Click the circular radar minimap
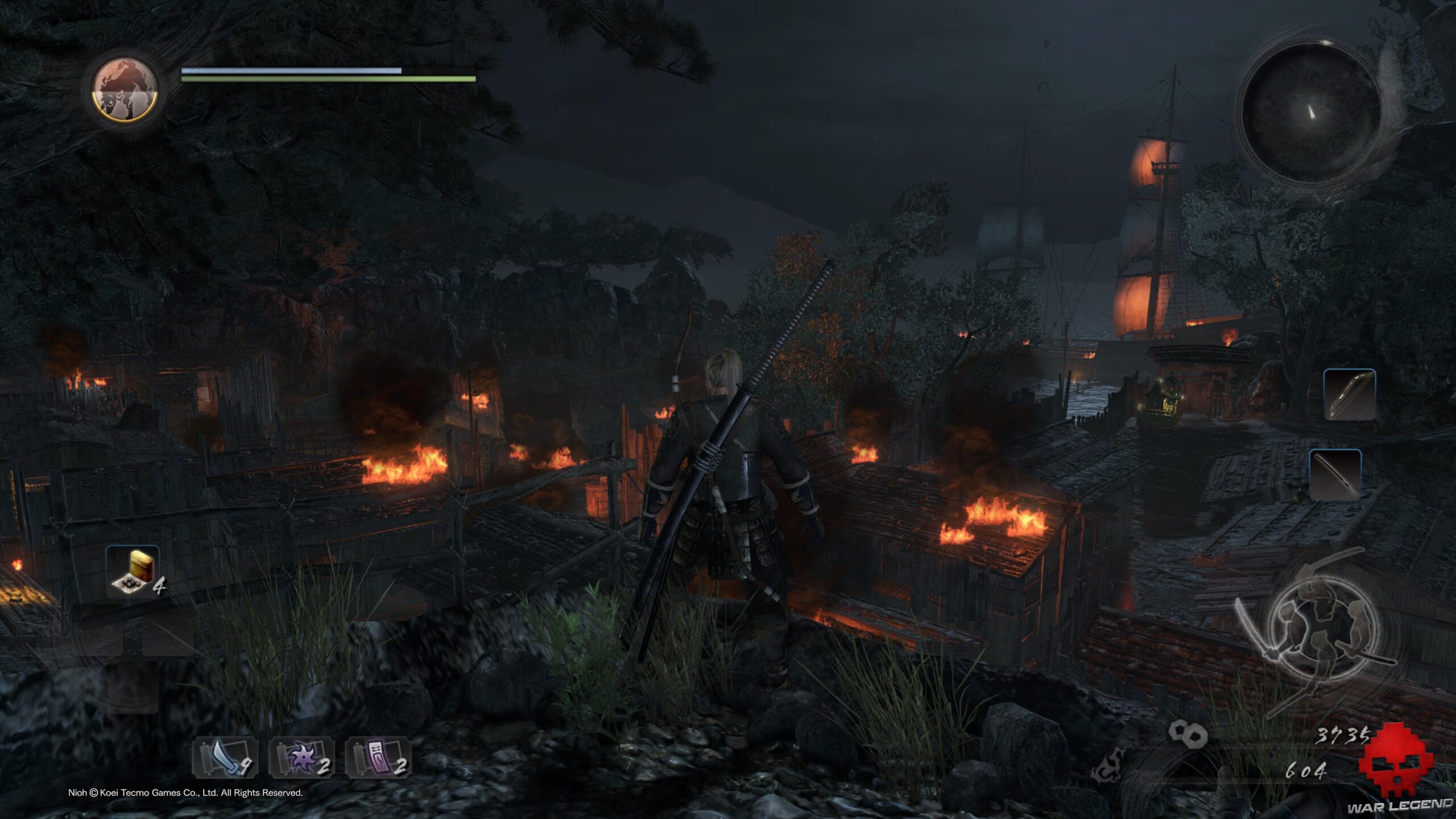 (x=1310, y=113)
